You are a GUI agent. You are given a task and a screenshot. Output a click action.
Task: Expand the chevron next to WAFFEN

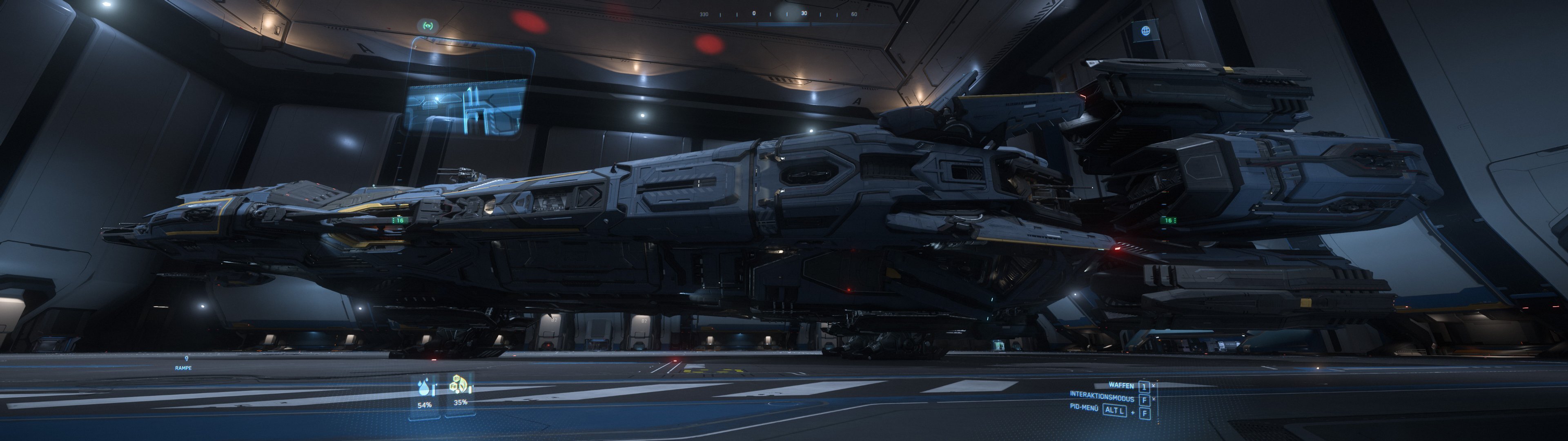point(1154,385)
